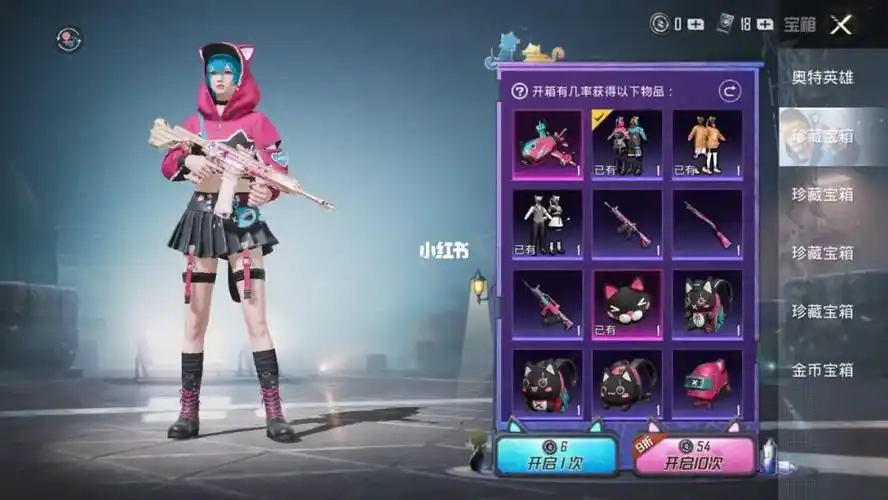Close the crate screen with the X
The height and width of the screenshot is (500, 888).
840,25
